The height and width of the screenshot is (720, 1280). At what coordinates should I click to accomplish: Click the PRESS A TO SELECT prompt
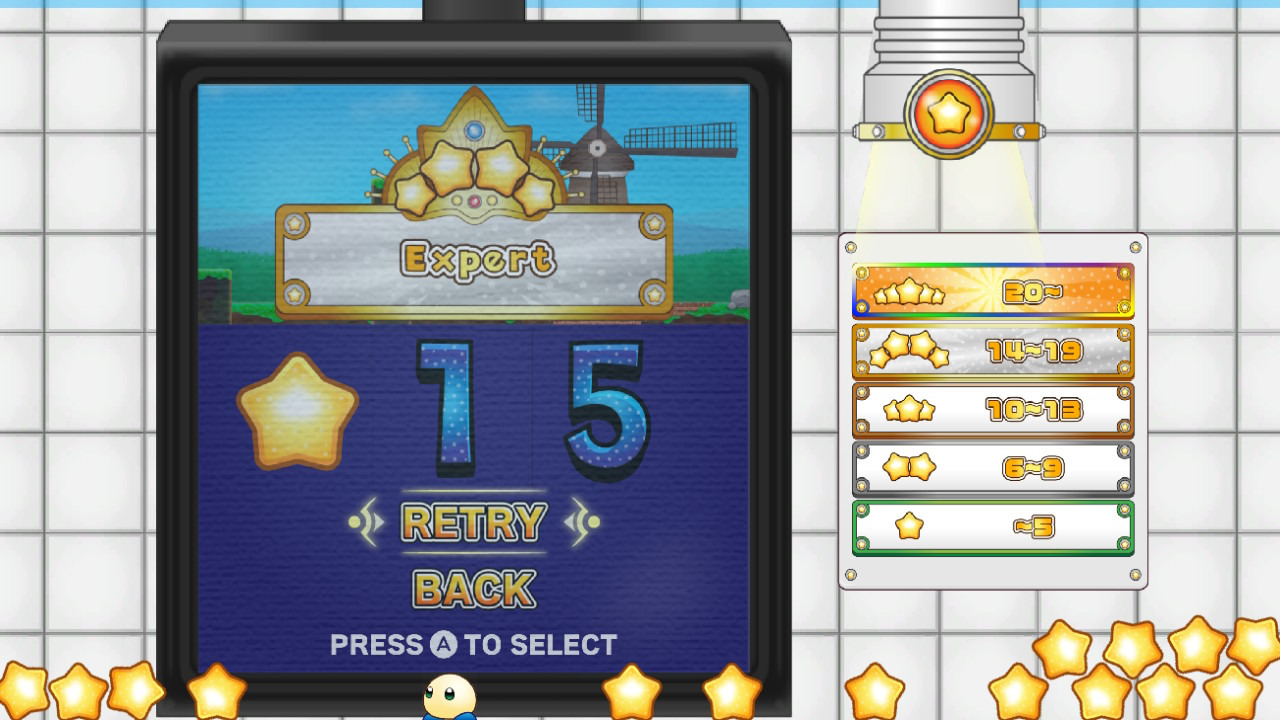[473, 644]
